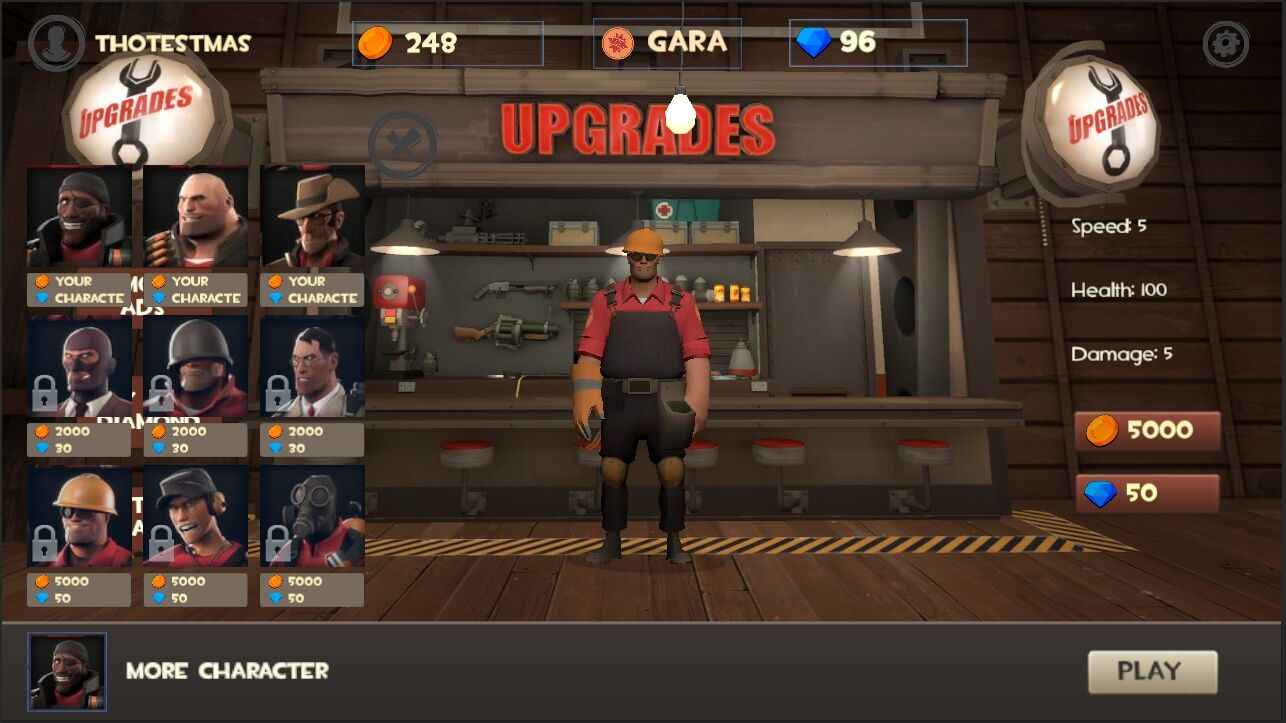Image resolution: width=1286 pixels, height=723 pixels.
Task: Open the player profile avatar icon
Action: point(56,44)
